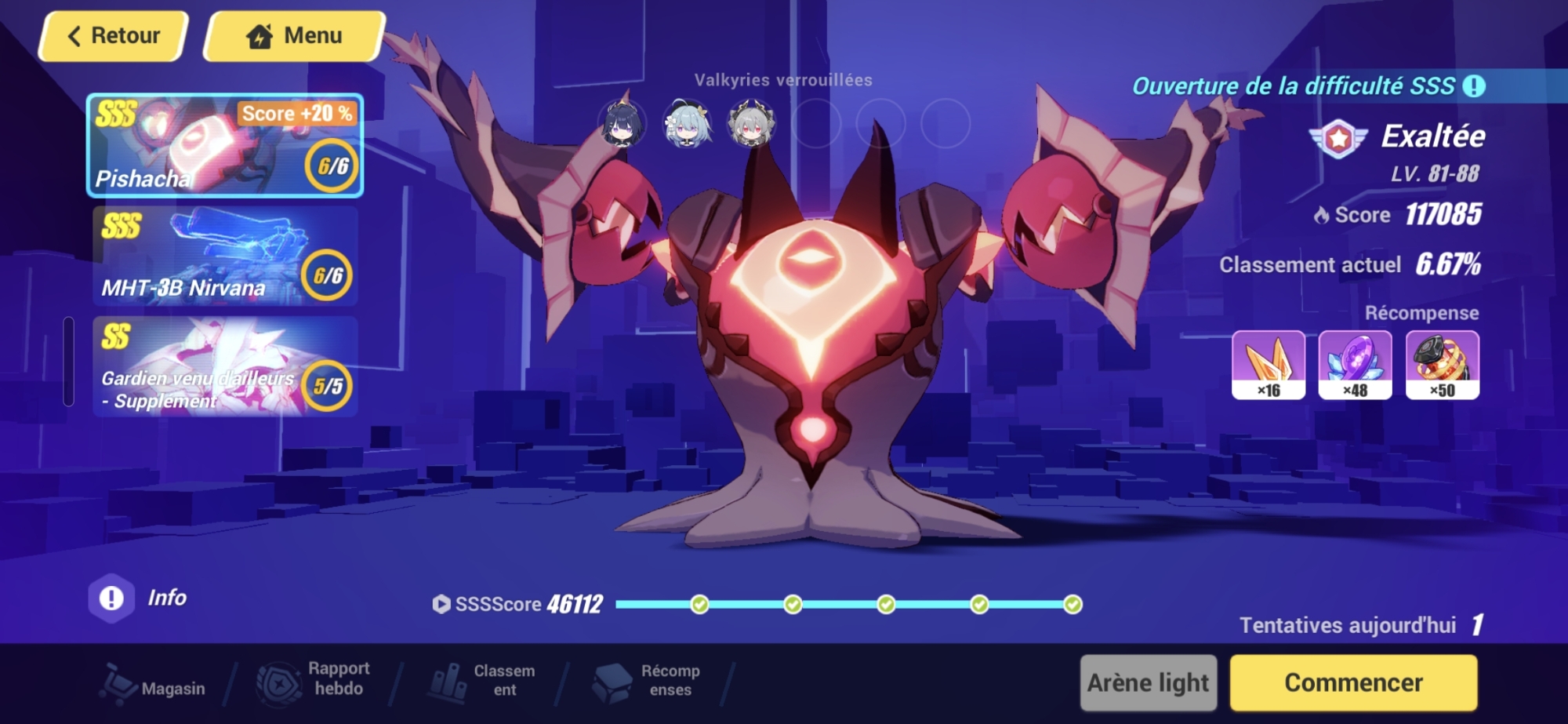This screenshot has width=1568, height=724.
Task: Click the last SSSScore milestone checkmark
Action: click(1073, 604)
